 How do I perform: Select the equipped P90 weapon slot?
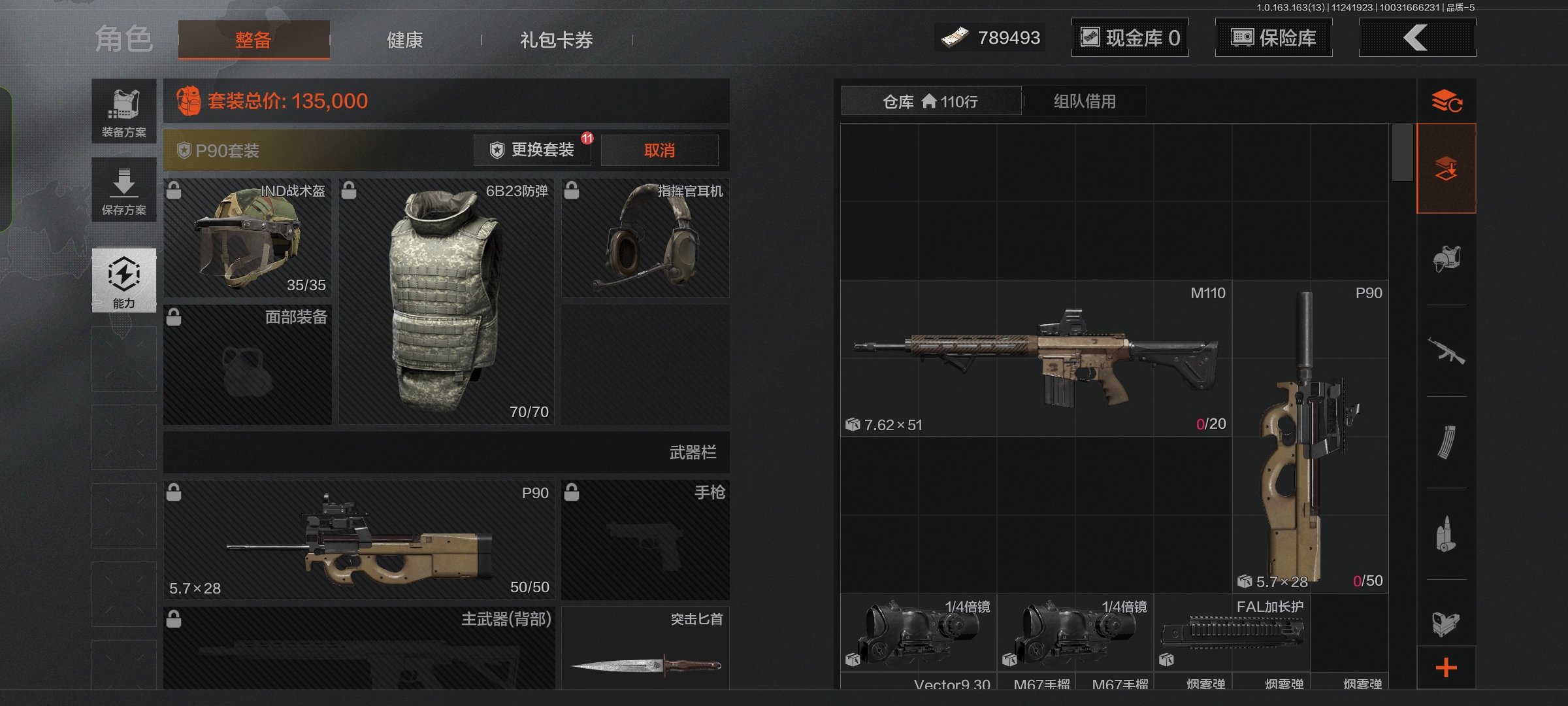[359, 540]
